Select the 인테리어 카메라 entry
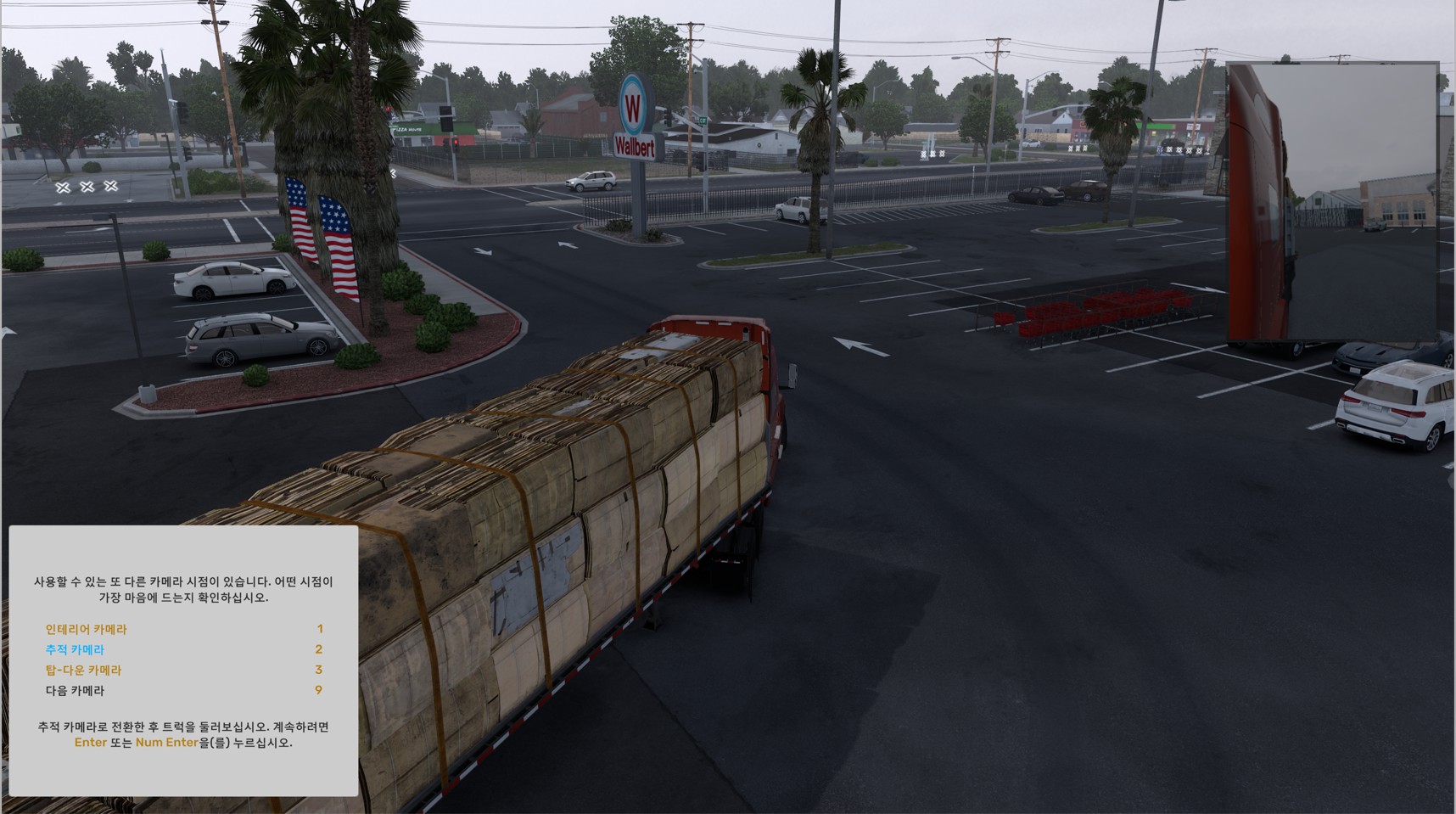The image size is (1456, 814). (x=86, y=629)
